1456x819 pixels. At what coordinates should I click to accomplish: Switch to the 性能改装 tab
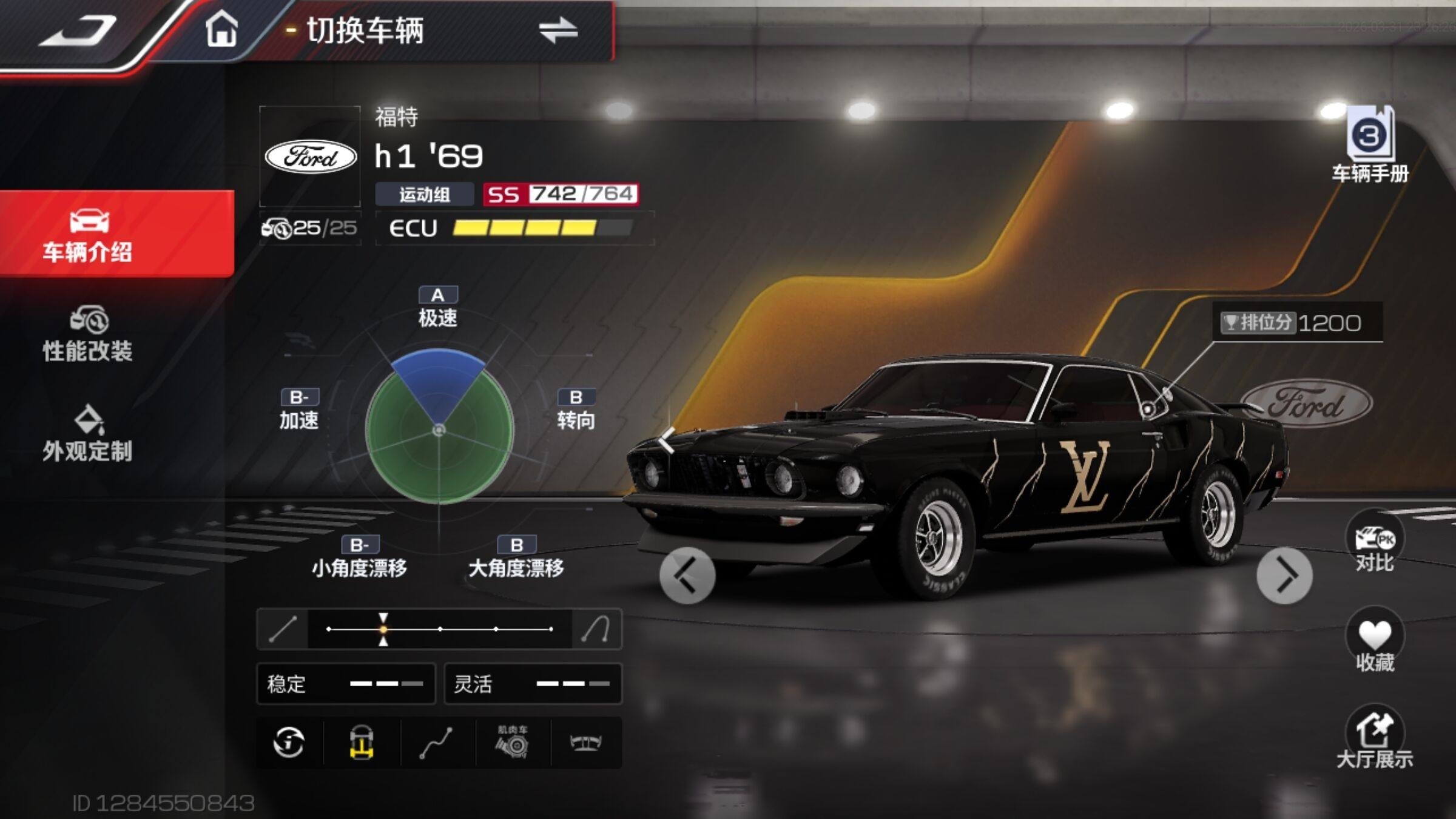pos(88,335)
